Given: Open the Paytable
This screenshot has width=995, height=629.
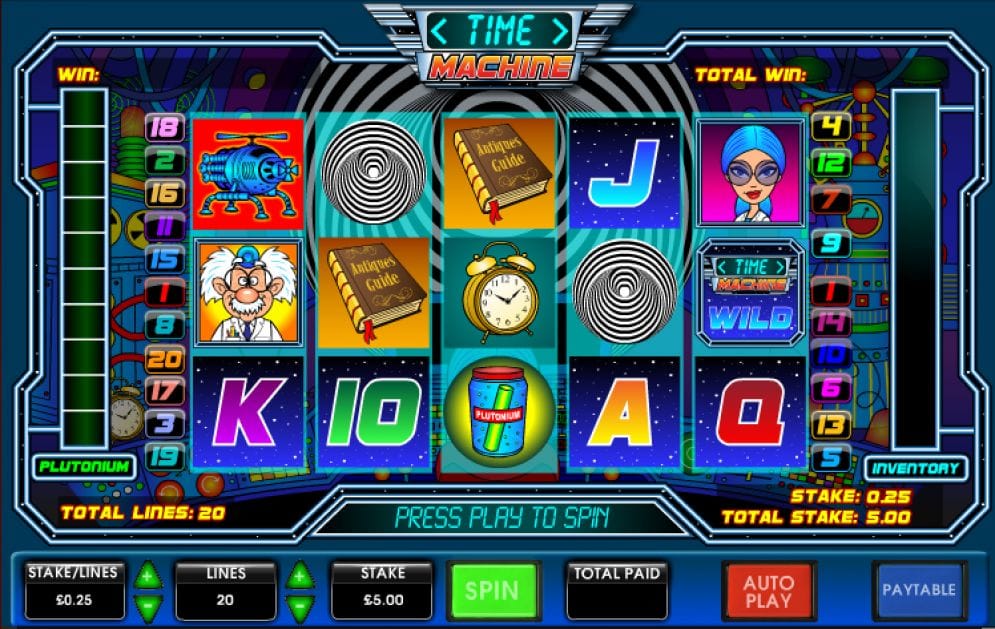Looking at the screenshot, I should tap(918, 590).
